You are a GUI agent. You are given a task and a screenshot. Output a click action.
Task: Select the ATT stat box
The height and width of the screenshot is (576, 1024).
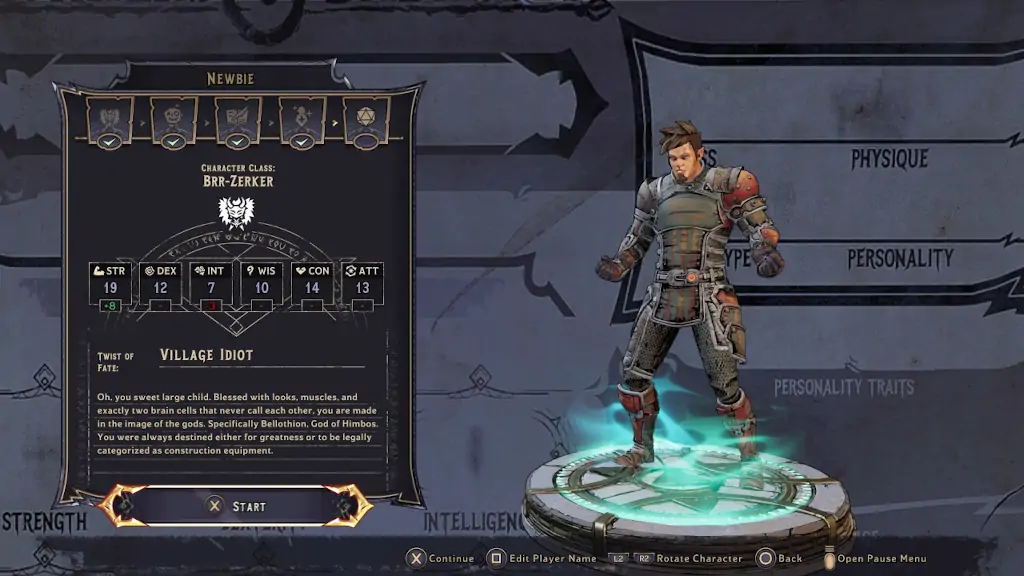[x=363, y=284]
